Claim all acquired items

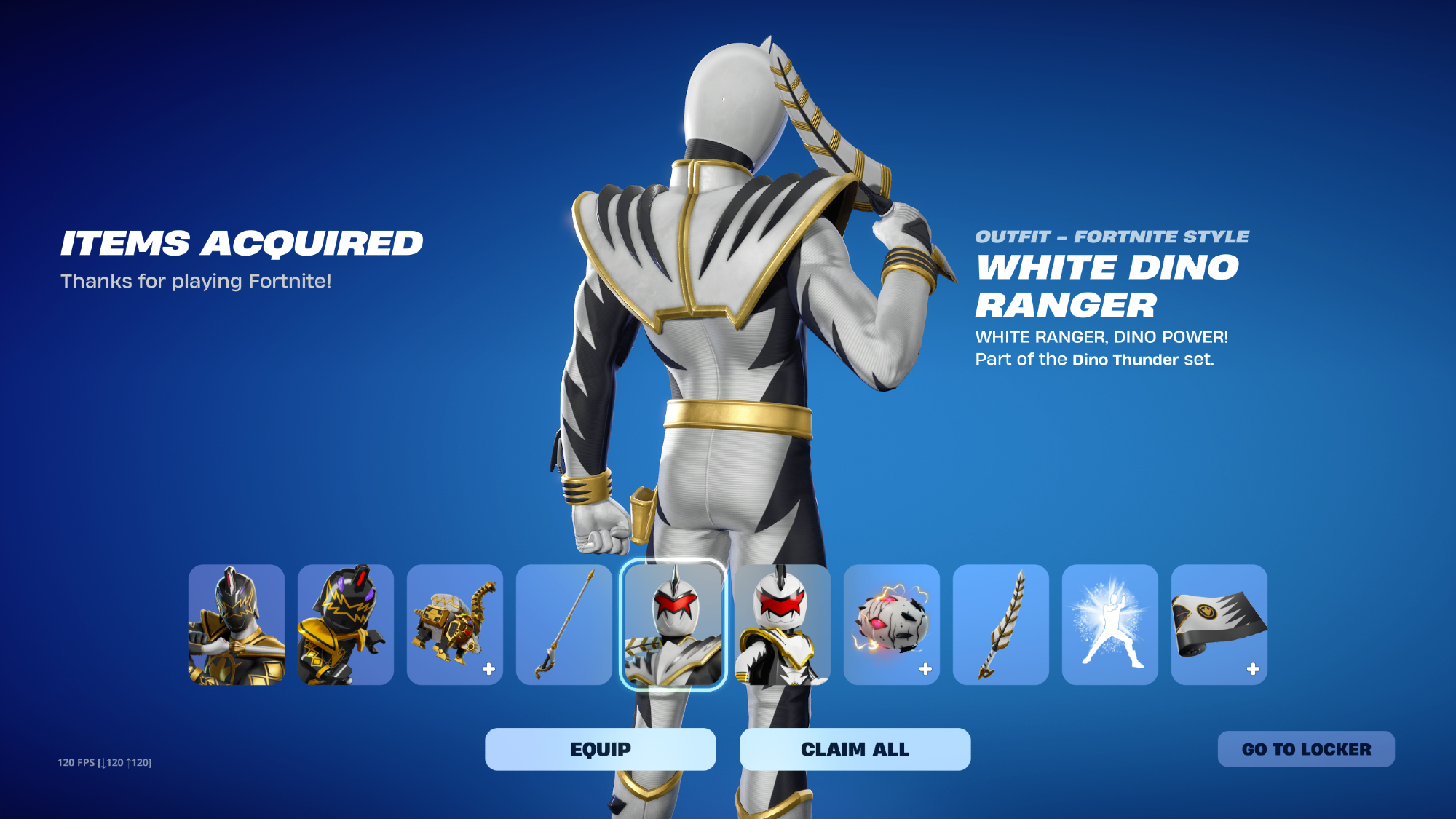855,749
